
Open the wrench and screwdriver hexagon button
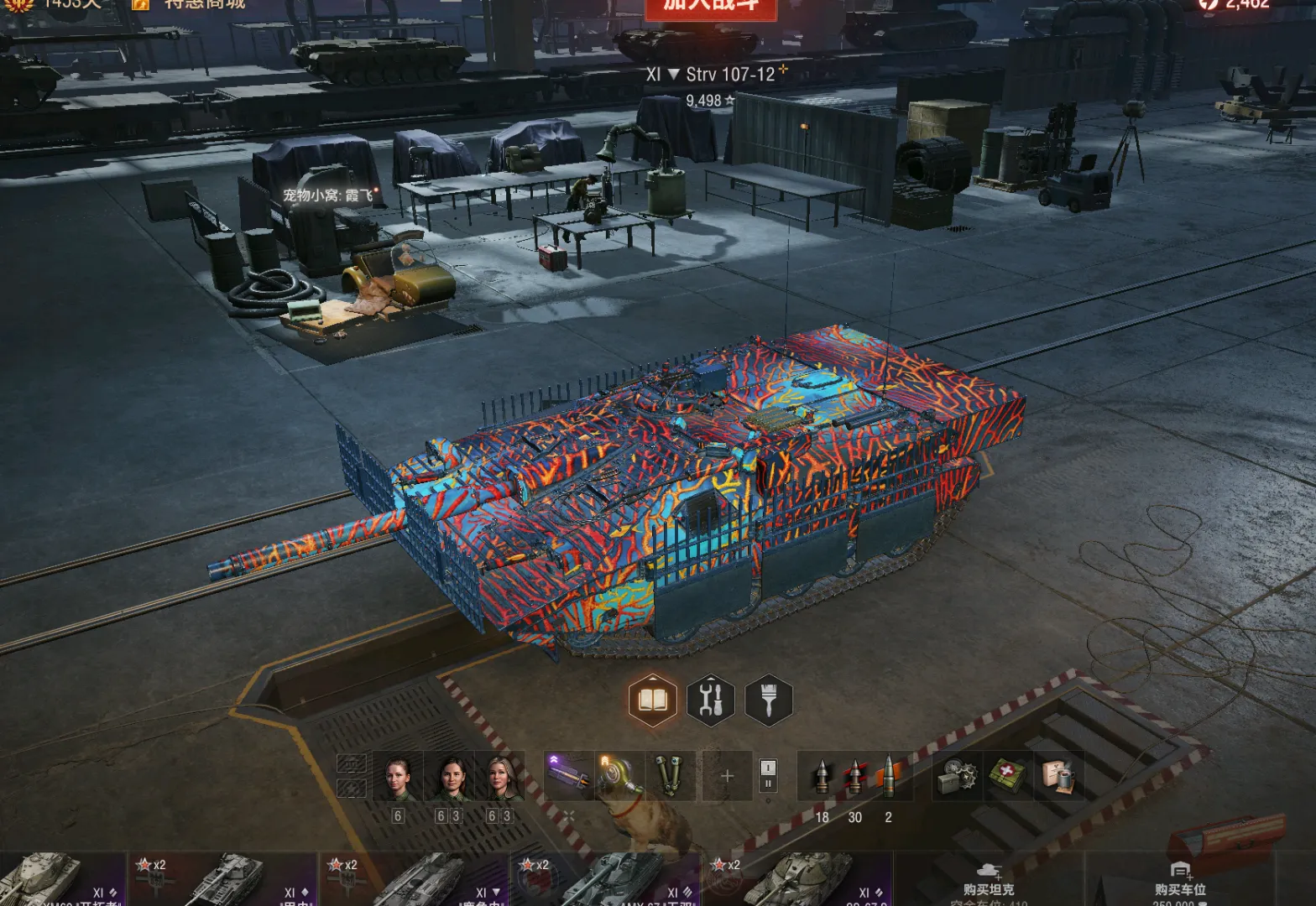point(710,699)
